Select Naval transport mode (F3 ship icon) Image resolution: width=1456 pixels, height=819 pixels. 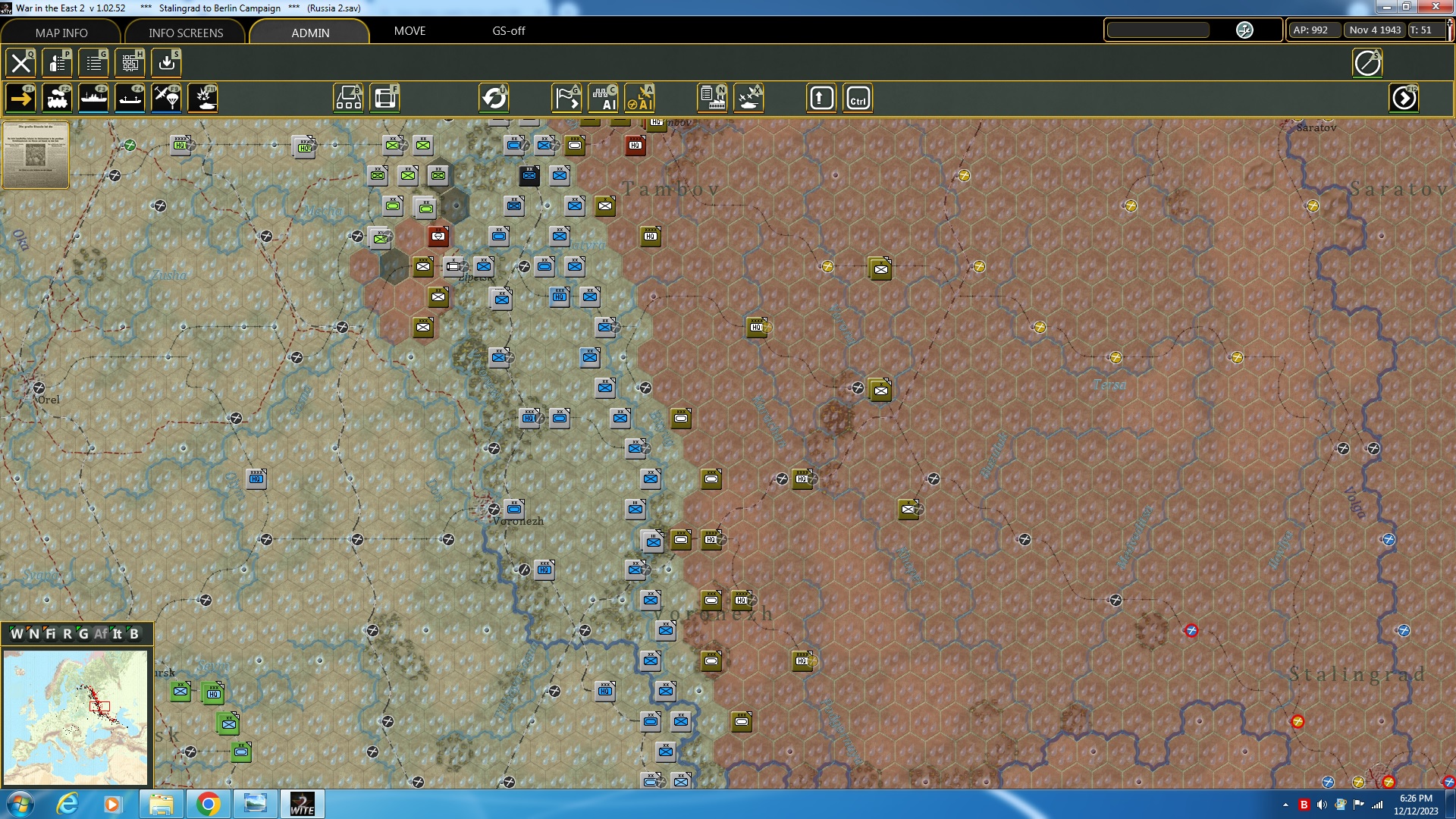click(94, 97)
